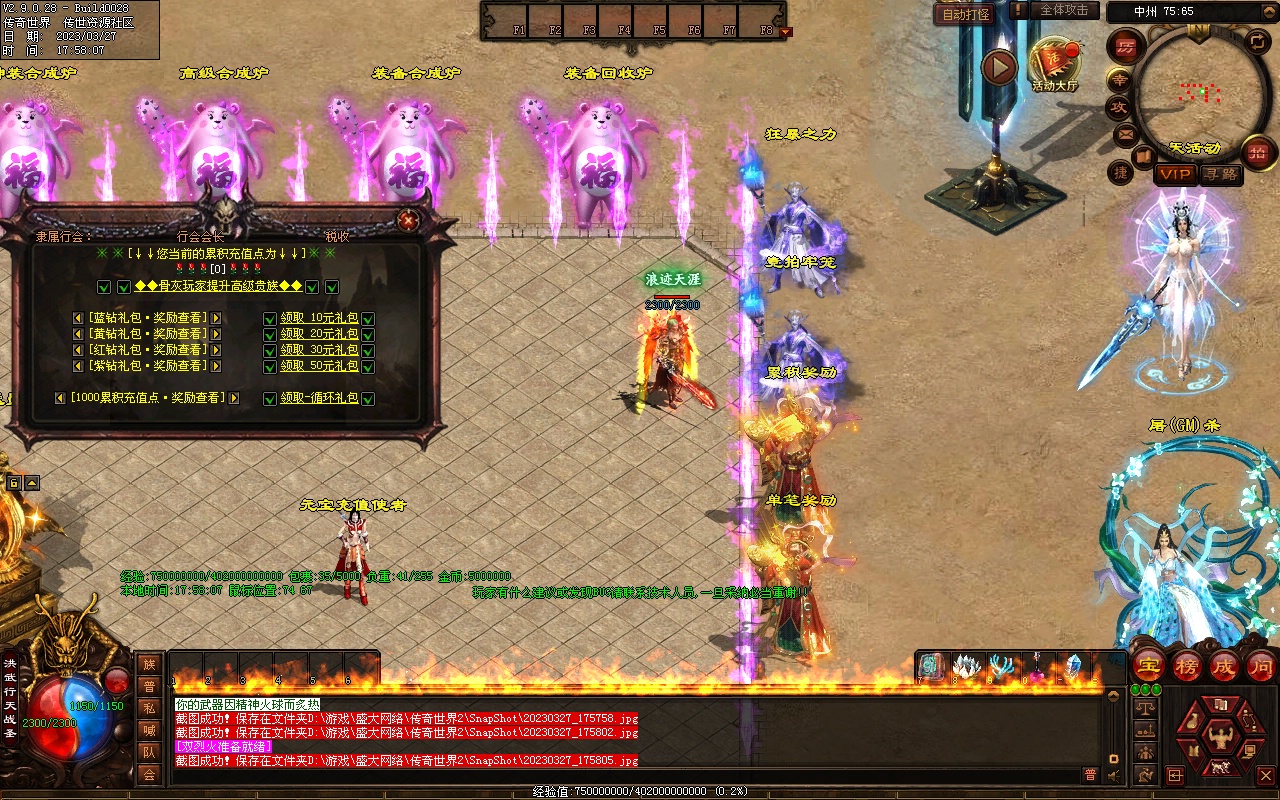The image size is (1280, 800).
Task: View the 蓝钻礼包 reward details
Action: coord(146,318)
